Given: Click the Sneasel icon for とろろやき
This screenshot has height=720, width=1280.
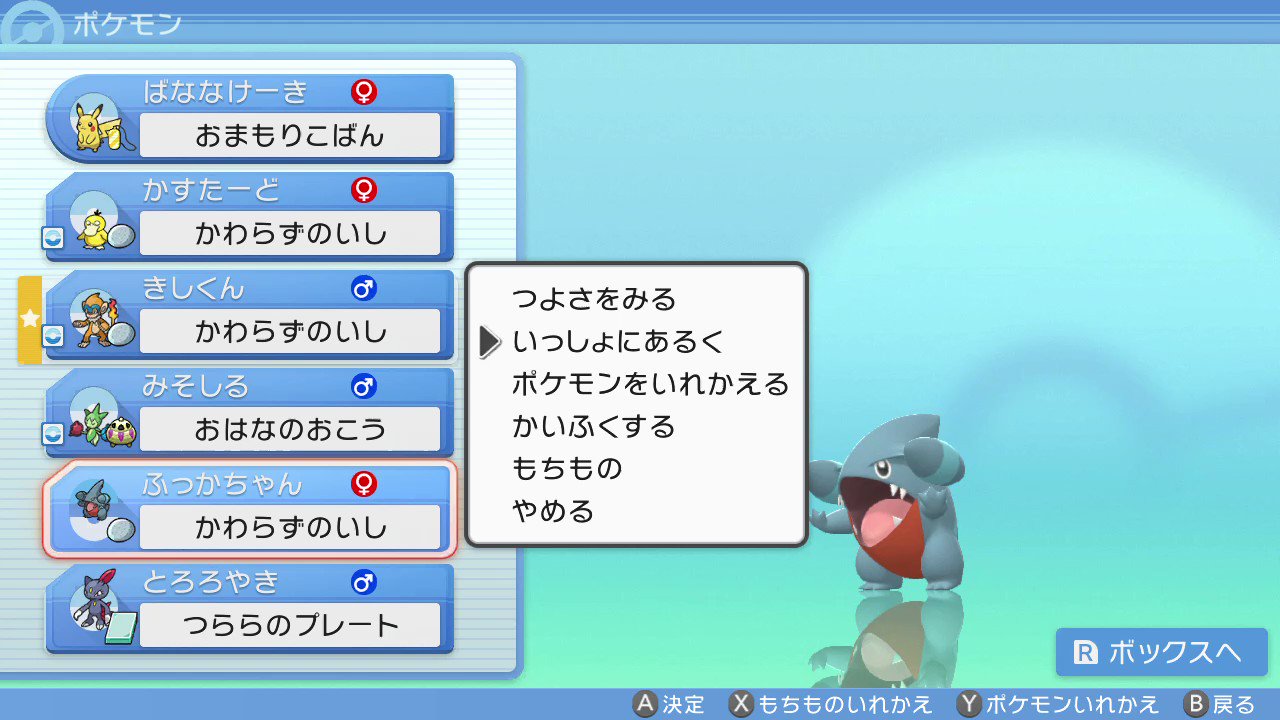Looking at the screenshot, I should coord(94,602).
